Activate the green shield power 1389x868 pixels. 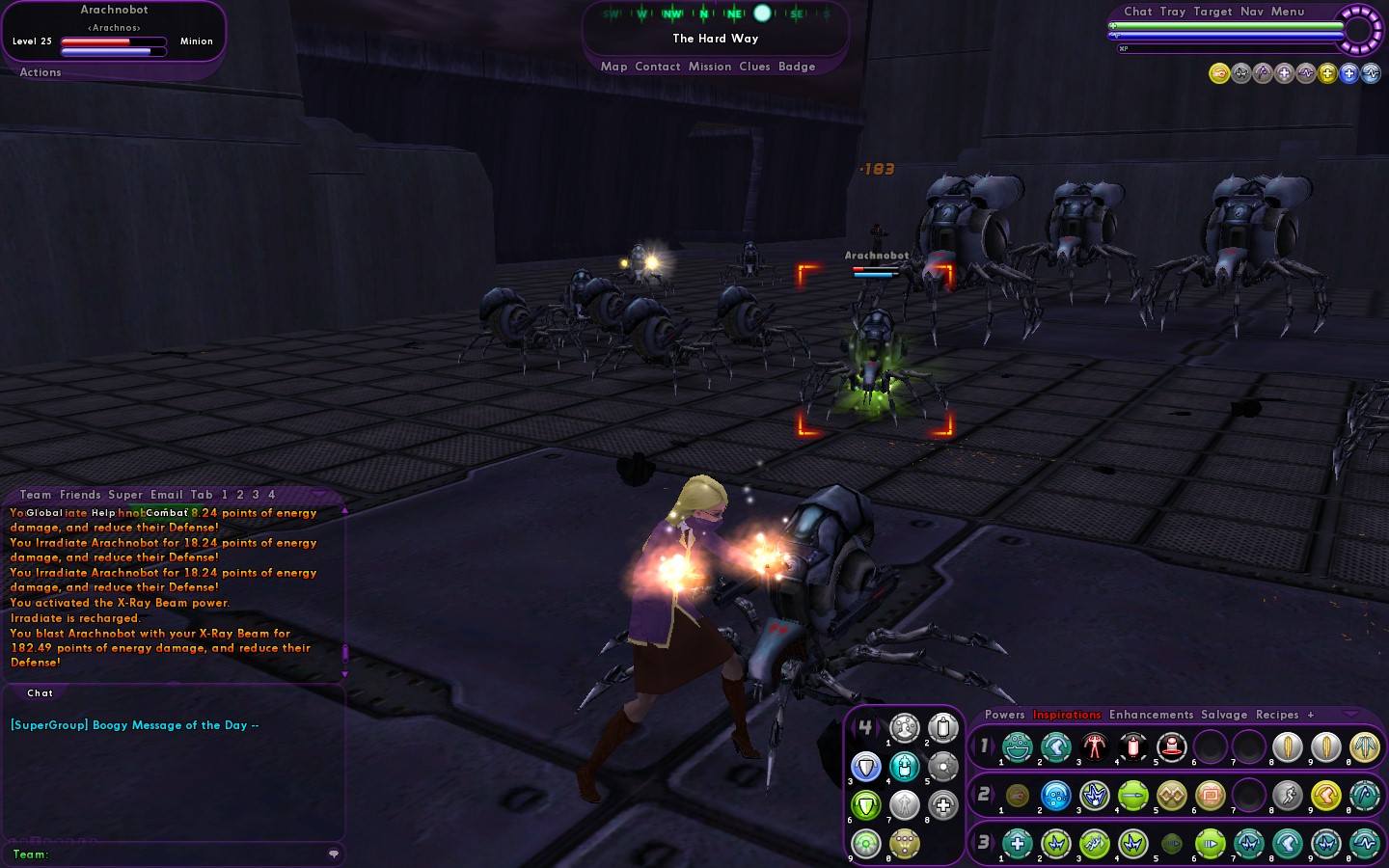866,805
